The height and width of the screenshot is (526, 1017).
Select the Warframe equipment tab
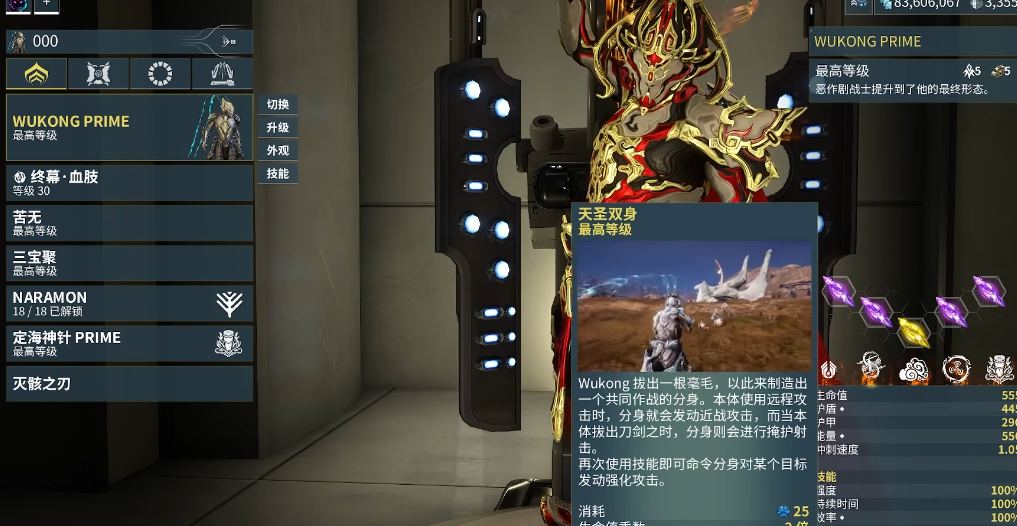pos(37,73)
